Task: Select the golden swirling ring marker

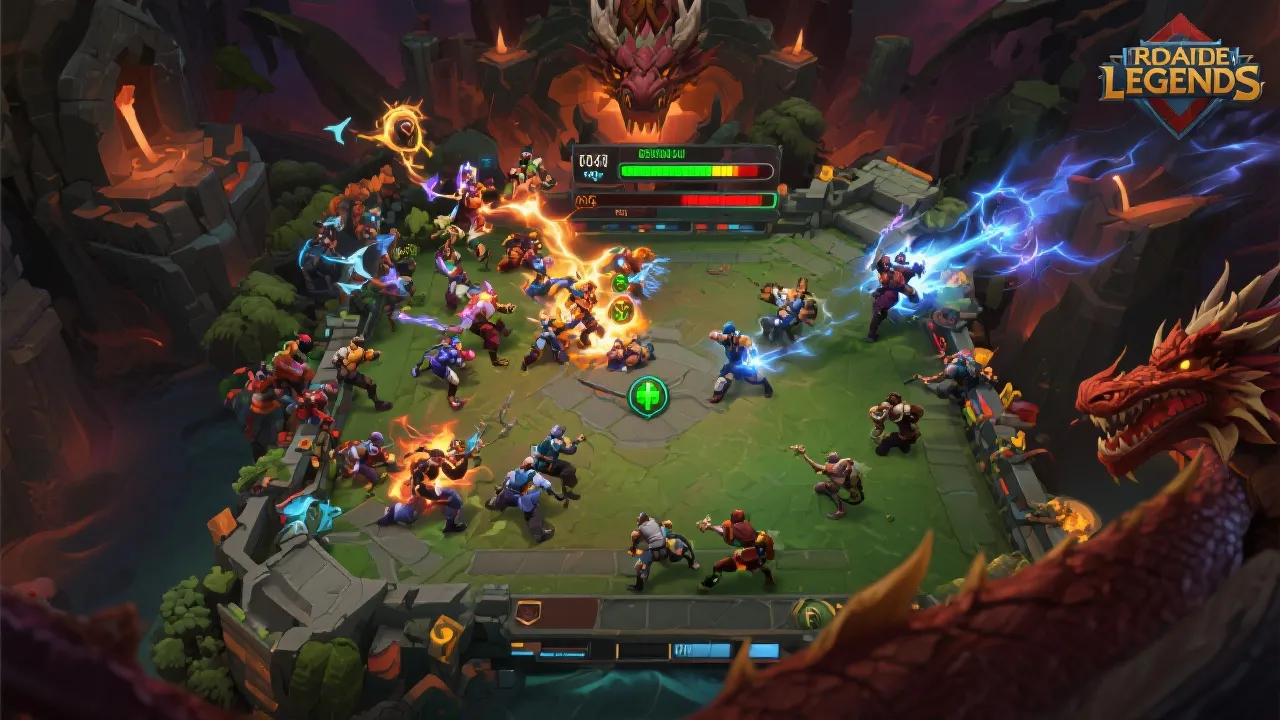Action: click(x=404, y=129)
